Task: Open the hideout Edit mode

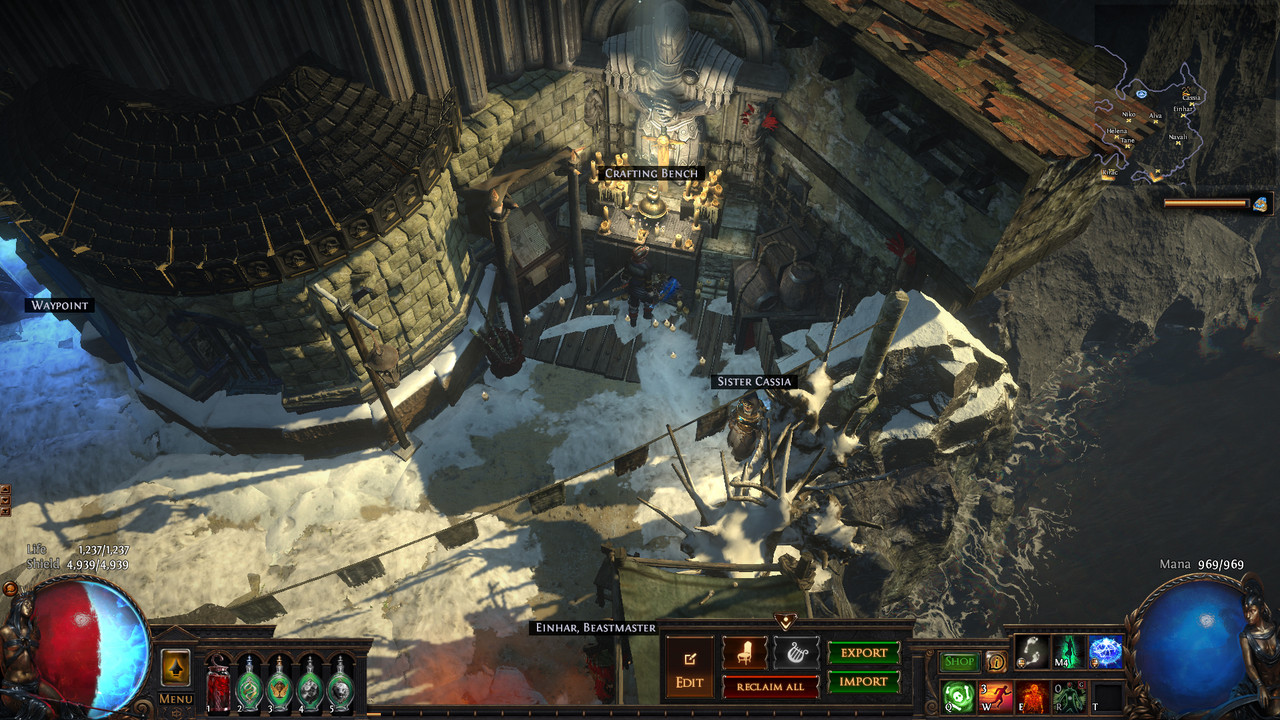Action: 690,669
